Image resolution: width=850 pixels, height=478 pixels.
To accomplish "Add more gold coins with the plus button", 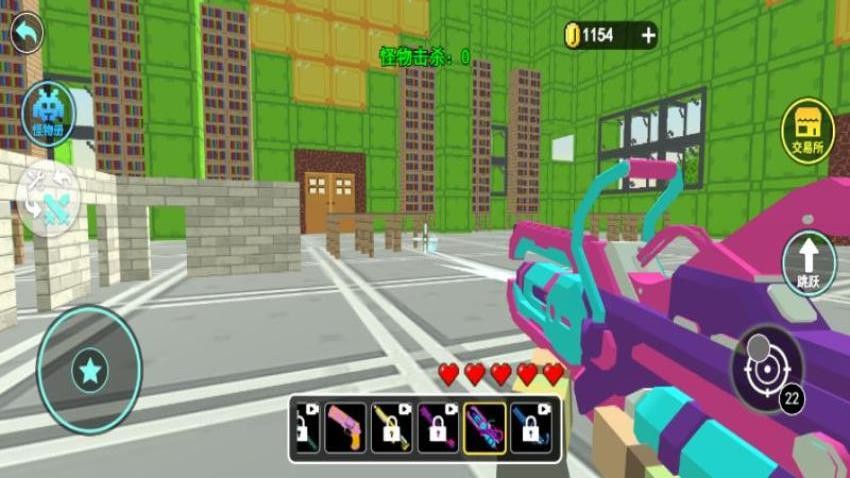I will click(x=648, y=36).
